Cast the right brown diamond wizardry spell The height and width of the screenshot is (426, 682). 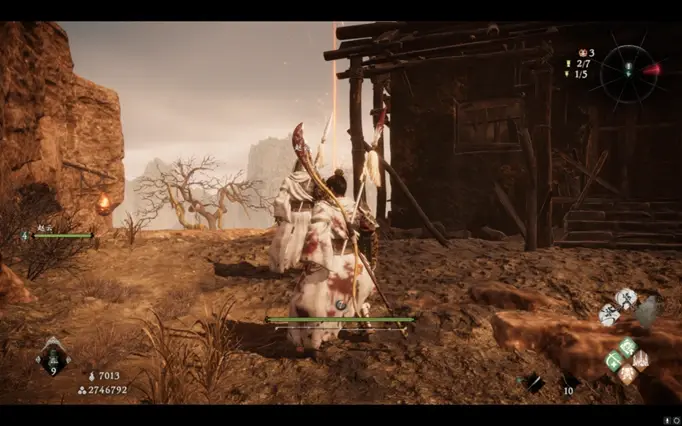[x=640, y=360]
